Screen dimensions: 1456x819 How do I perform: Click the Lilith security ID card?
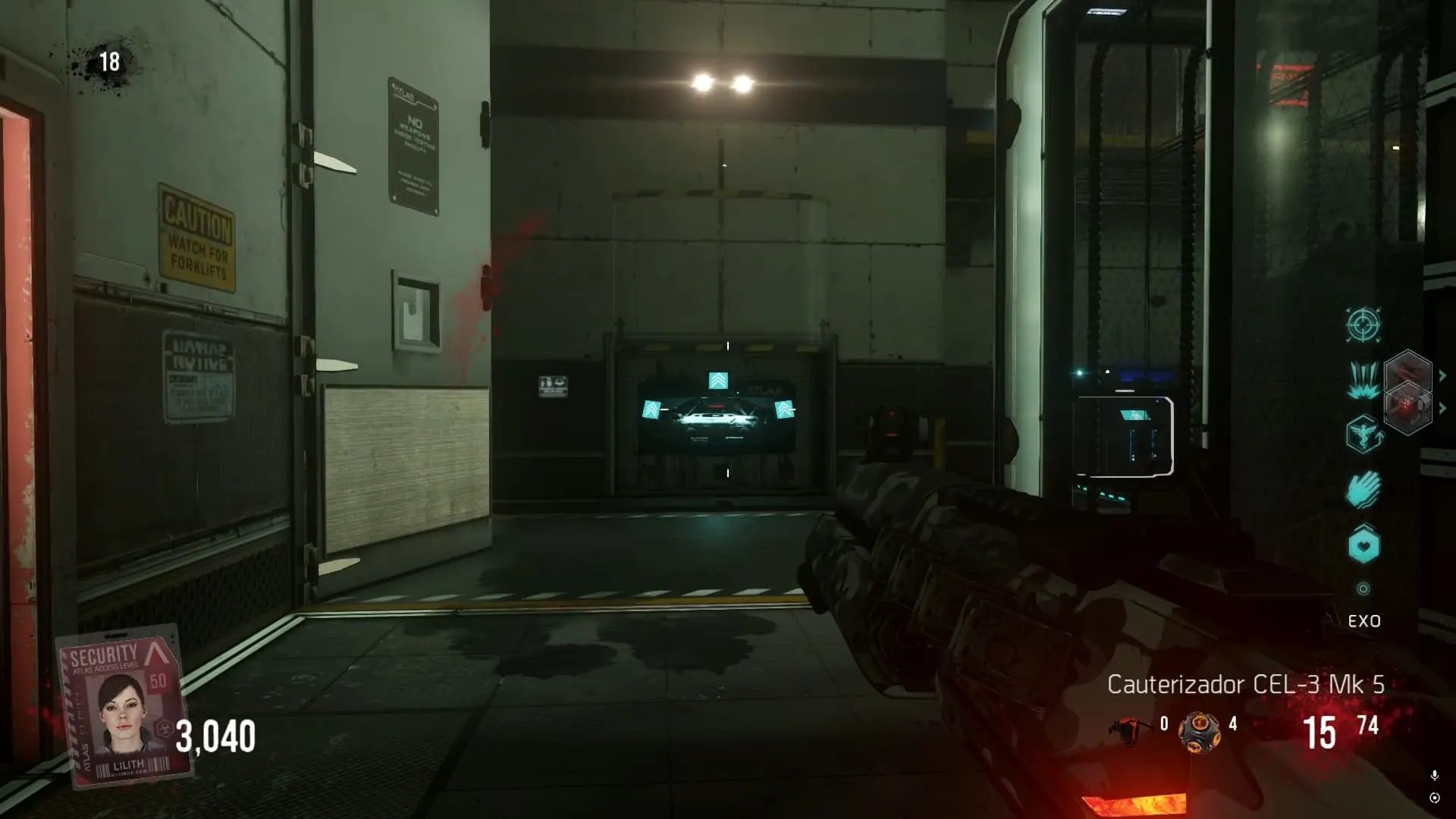coord(125,706)
